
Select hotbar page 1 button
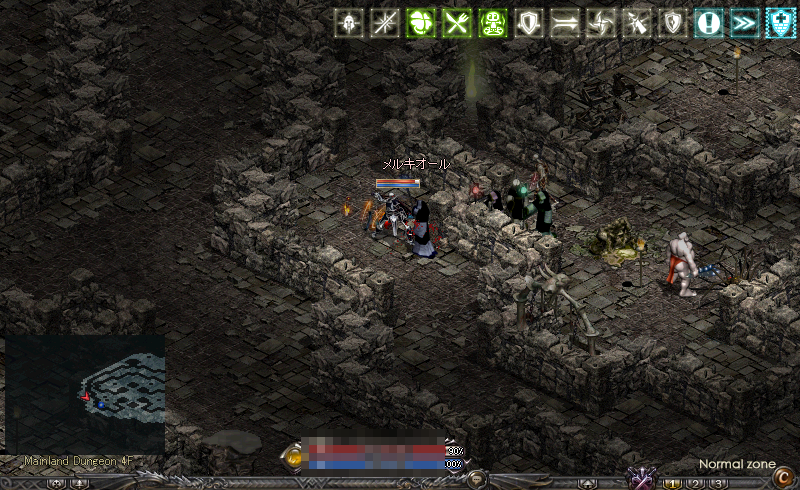pos(673,484)
